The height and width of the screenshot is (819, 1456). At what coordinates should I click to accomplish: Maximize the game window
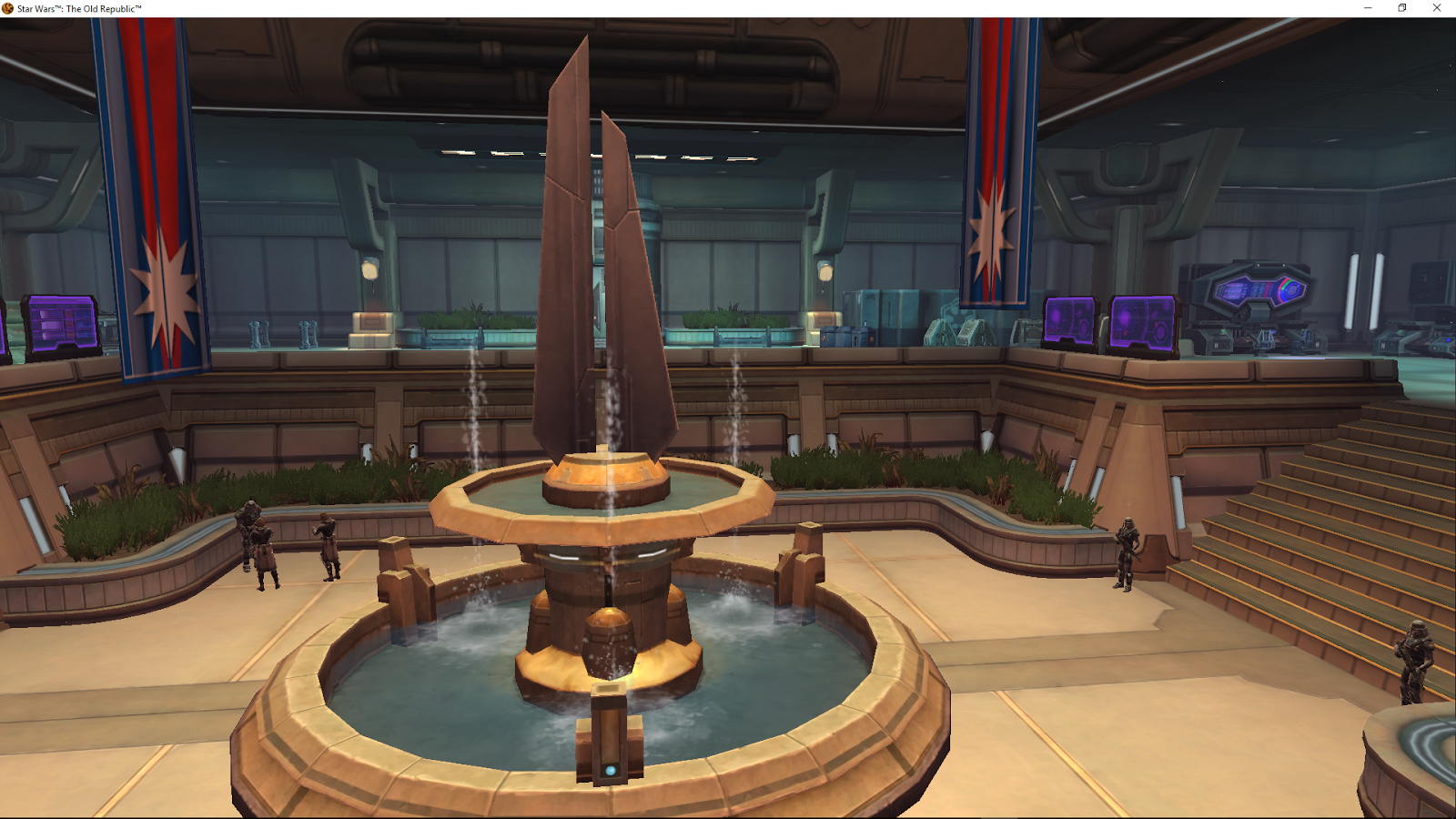1400,7
